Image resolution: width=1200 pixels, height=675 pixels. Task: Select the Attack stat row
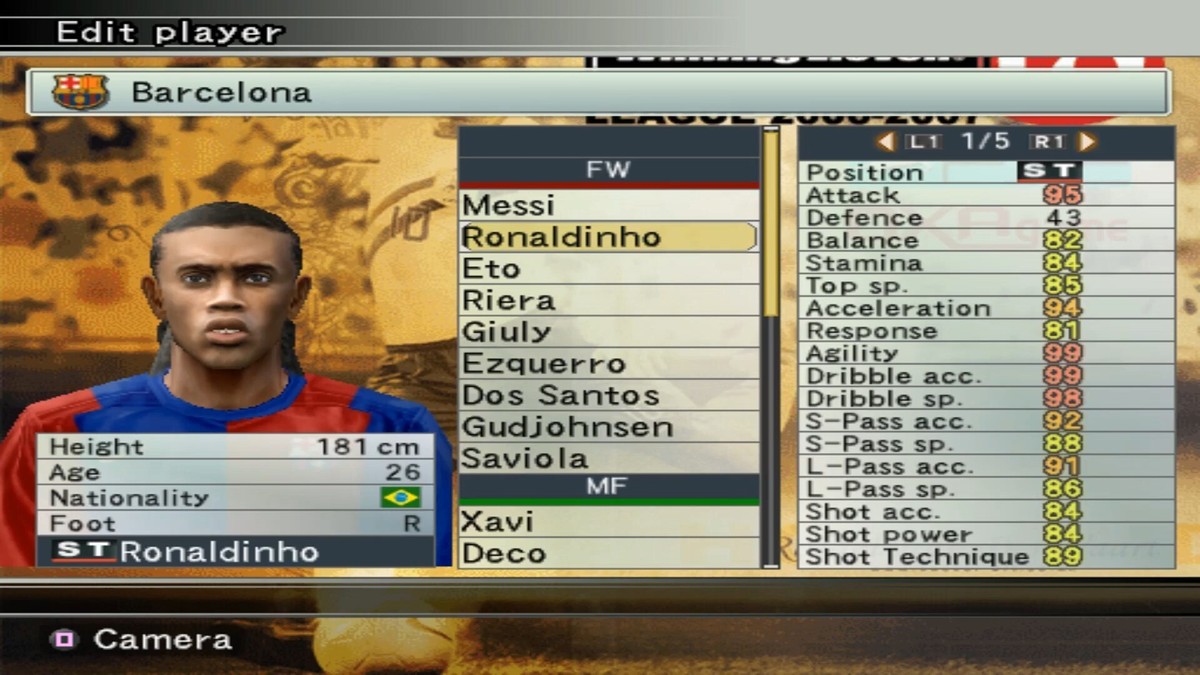pos(986,195)
